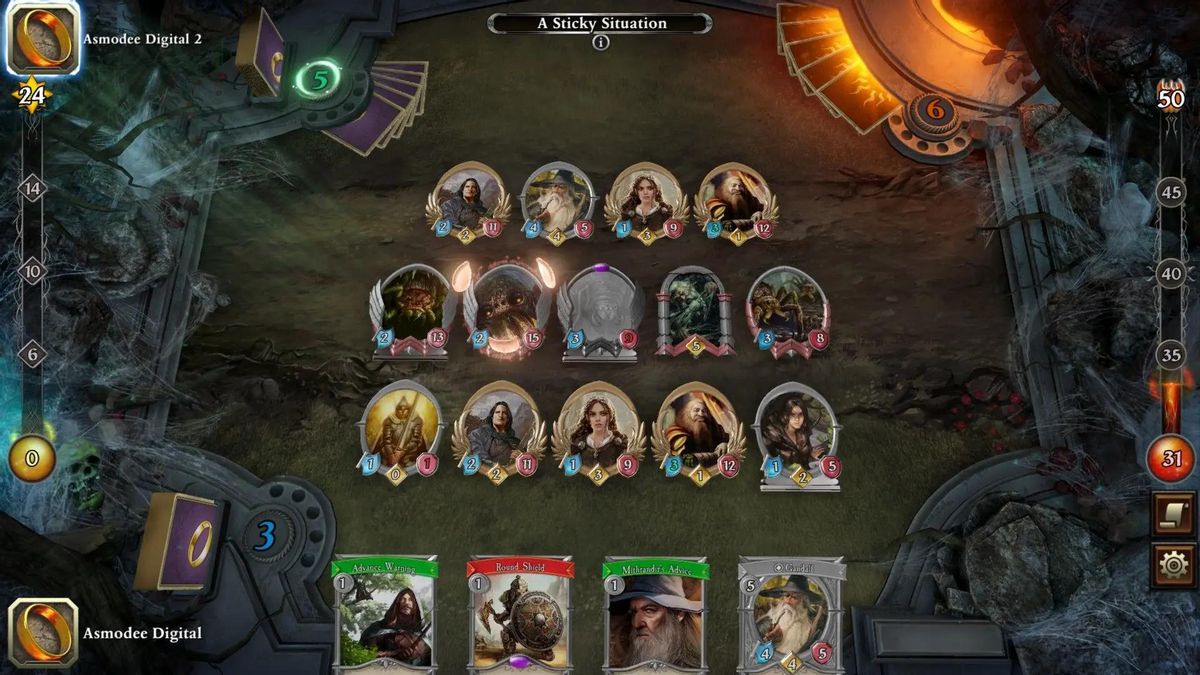Screen dimensions: 1200x675
Task: Open the quest info button under A Sticky Situation
Action: click(x=600, y=43)
